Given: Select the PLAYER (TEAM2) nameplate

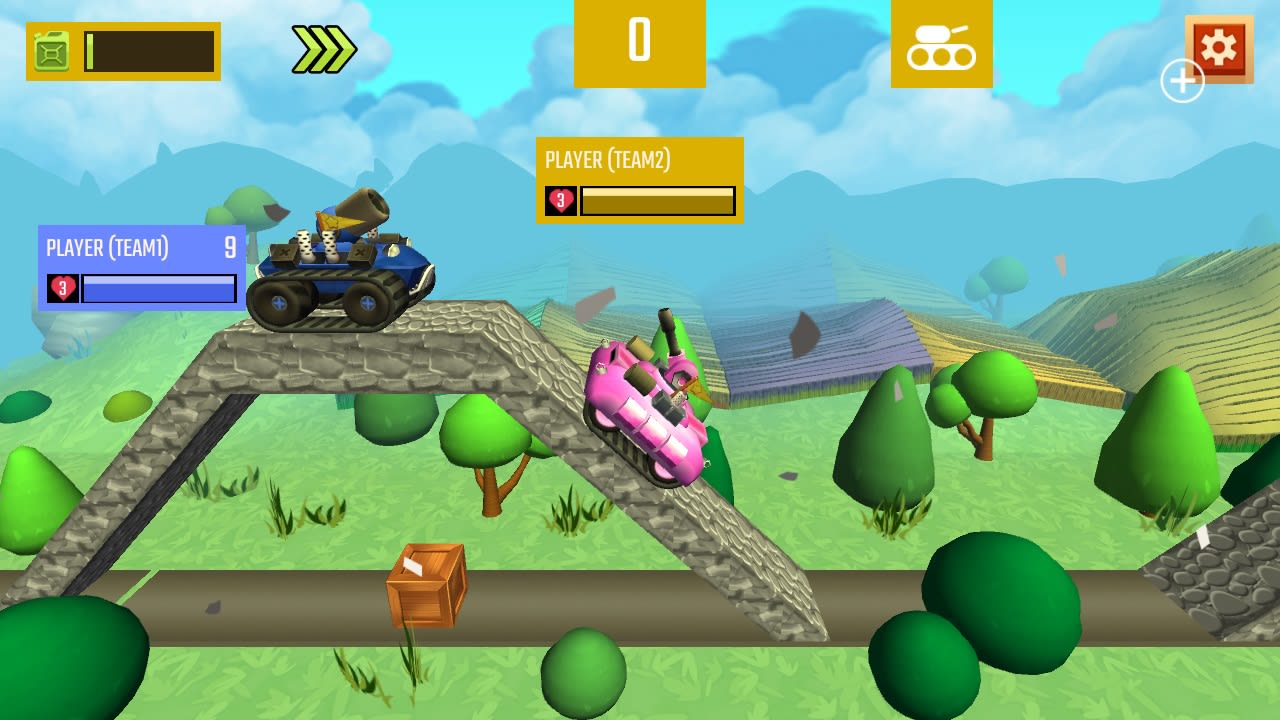Looking at the screenshot, I should [x=605, y=159].
